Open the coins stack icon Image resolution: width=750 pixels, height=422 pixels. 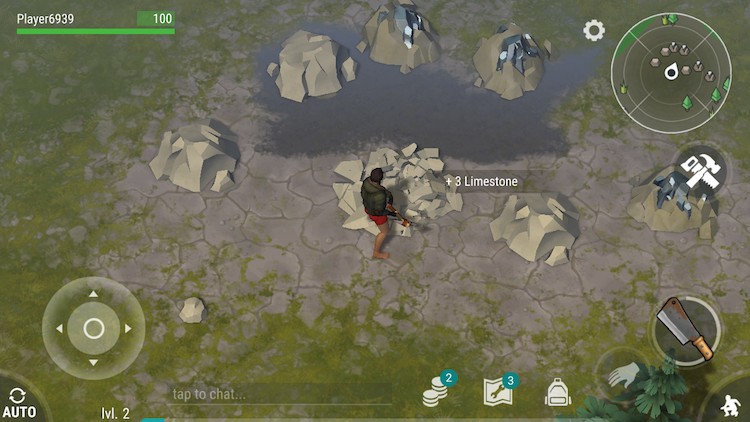coord(434,394)
